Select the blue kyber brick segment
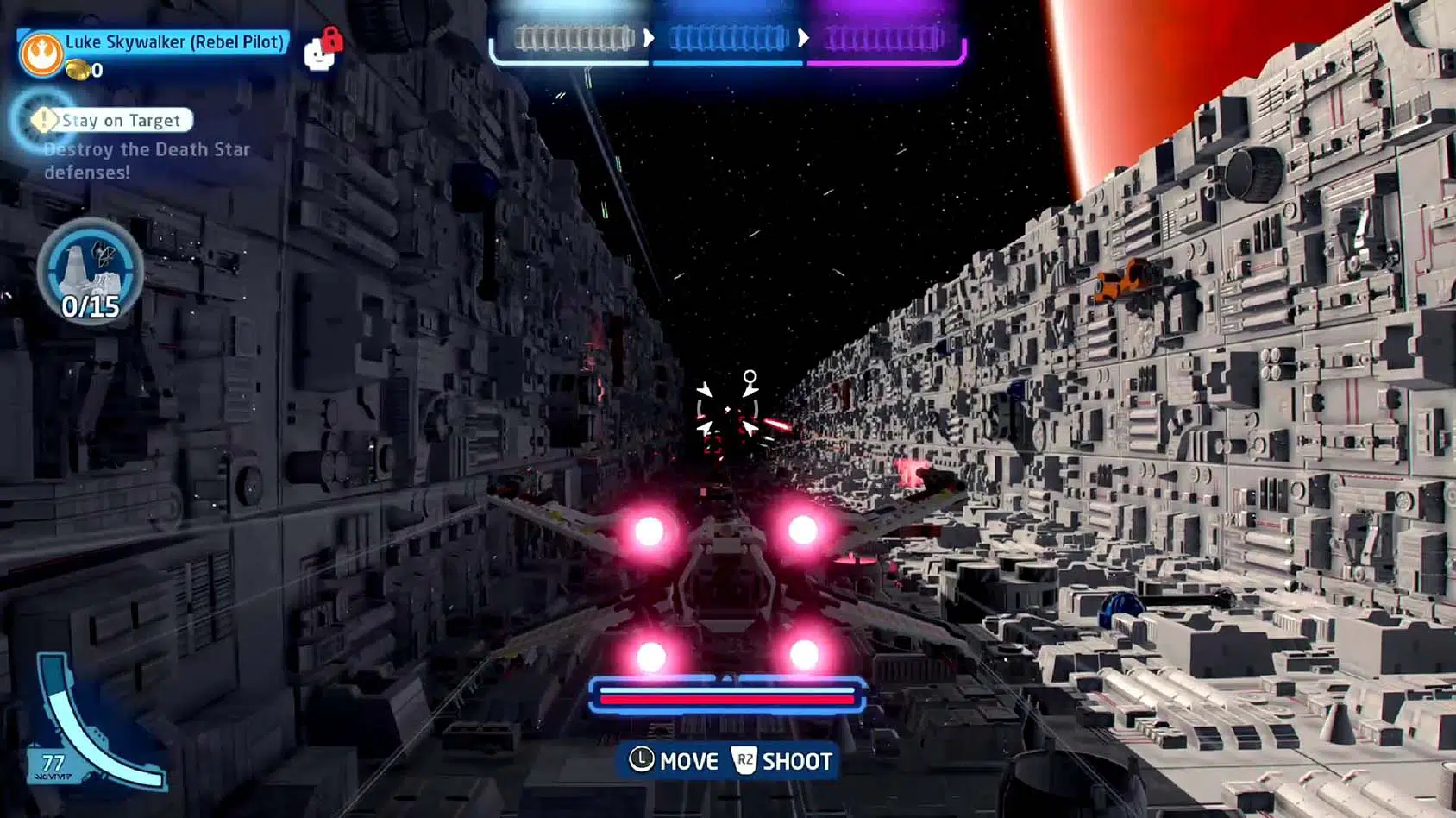The width and height of the screenshot is (1456, 818). pos(728,39)
